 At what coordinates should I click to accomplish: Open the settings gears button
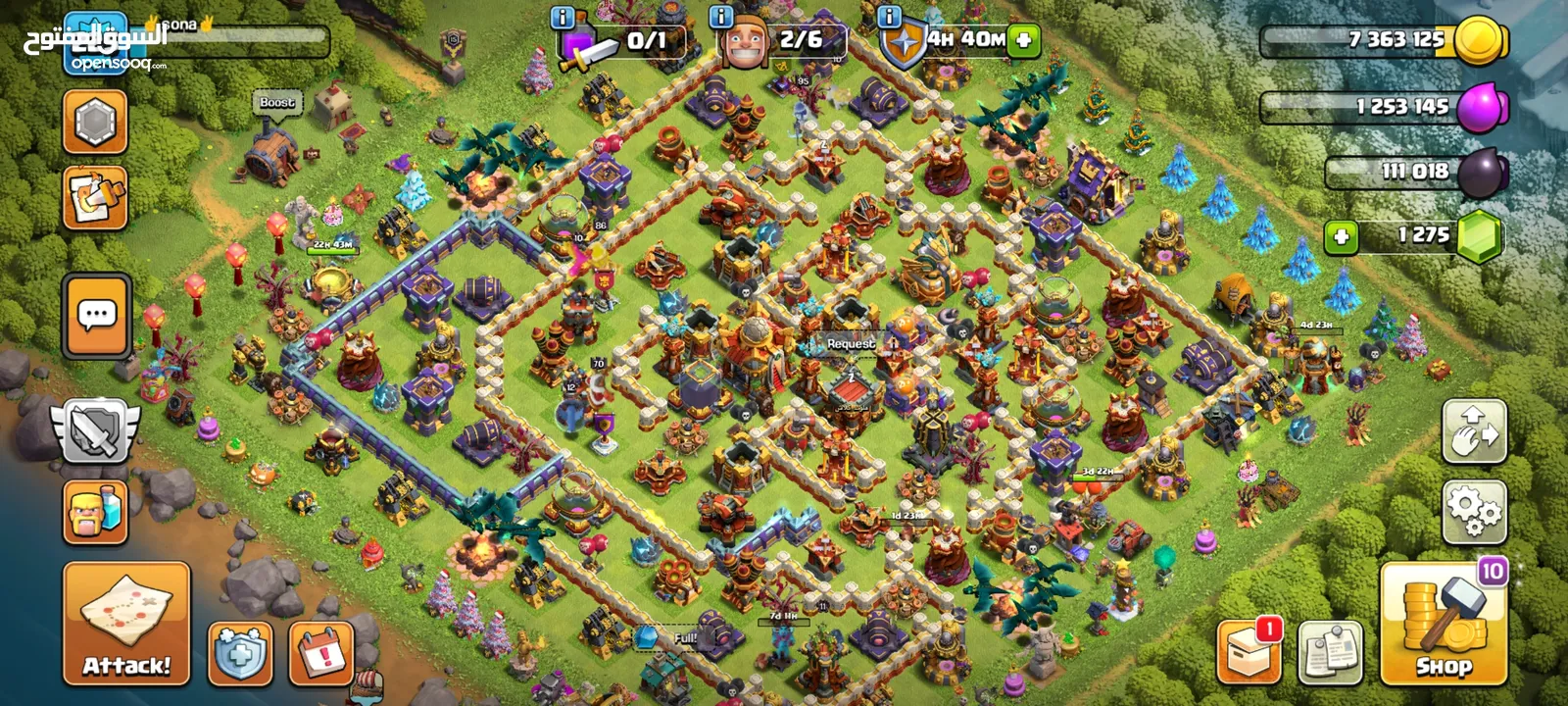(1473, 511)
